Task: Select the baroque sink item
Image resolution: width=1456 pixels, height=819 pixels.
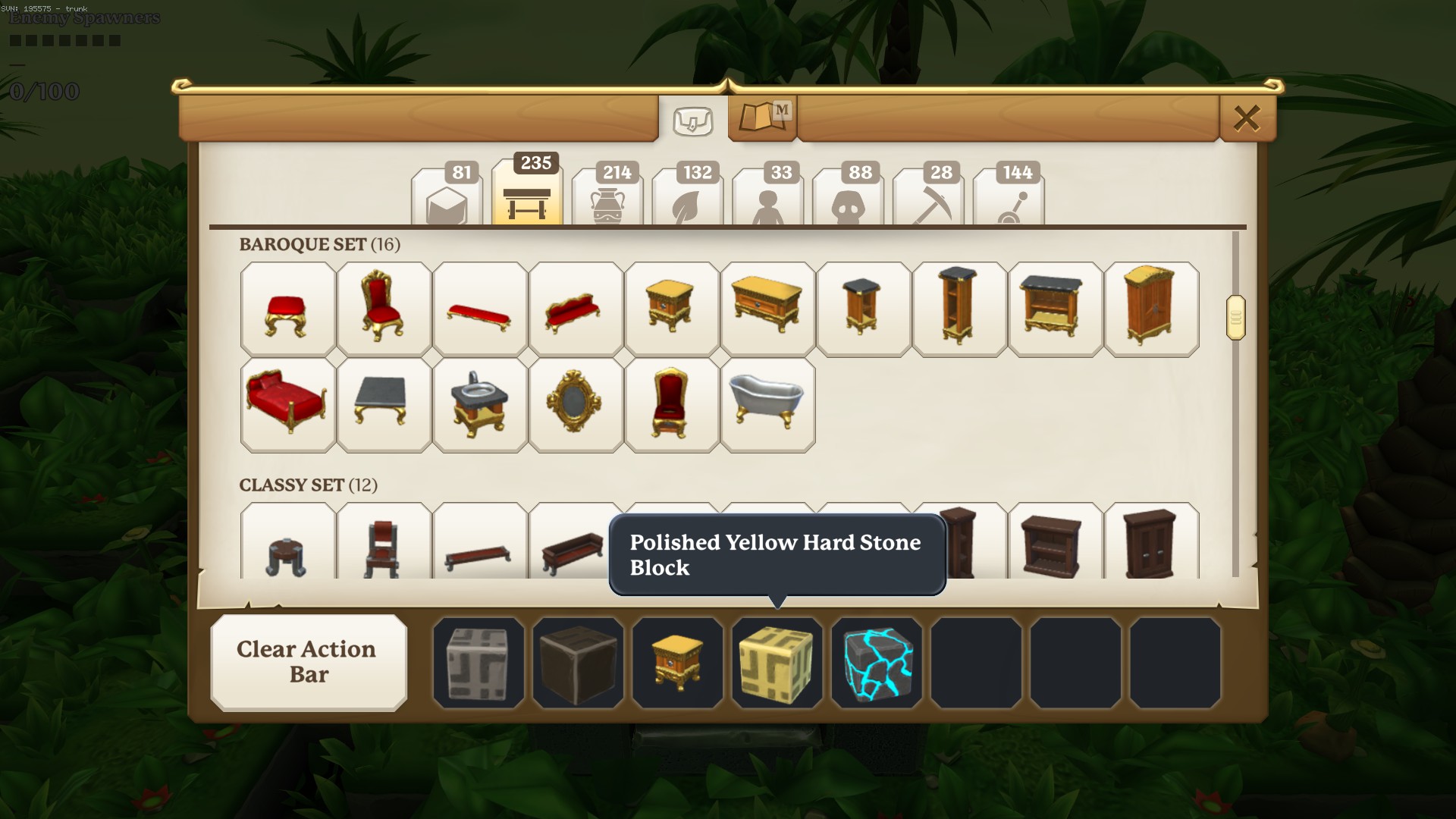Action: 479,405
